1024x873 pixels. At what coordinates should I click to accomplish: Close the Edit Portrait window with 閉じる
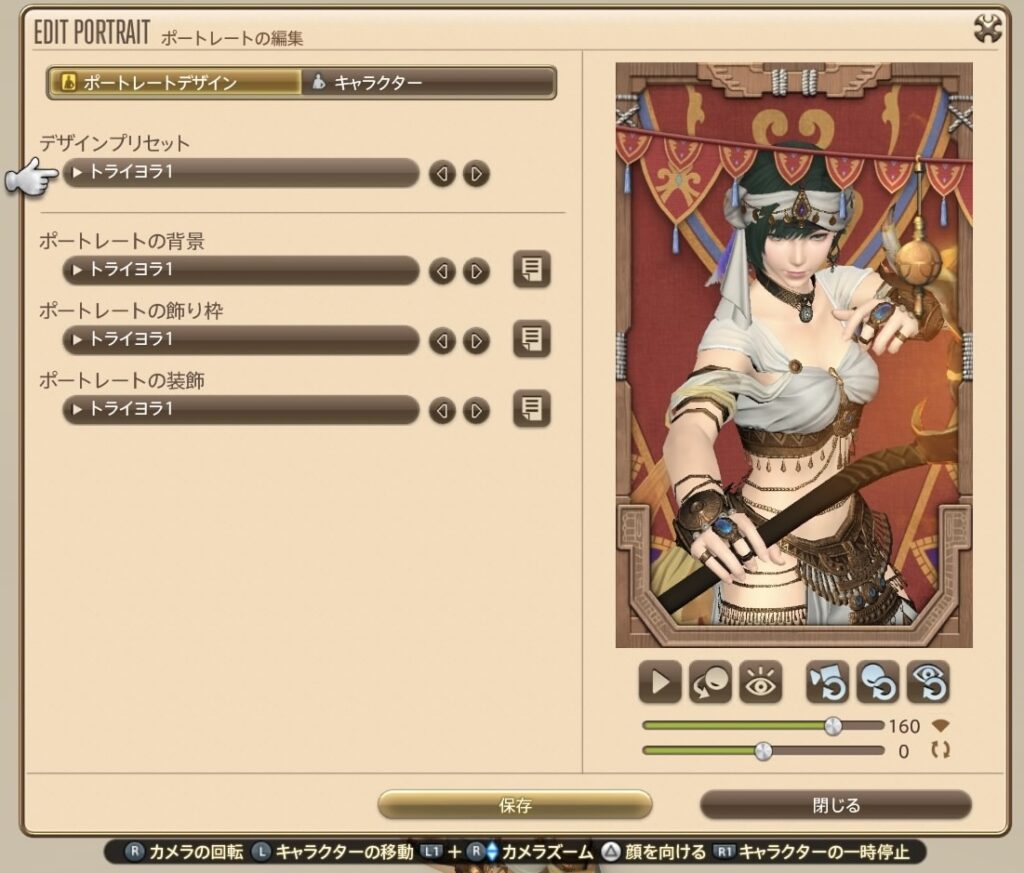[836, 805]
